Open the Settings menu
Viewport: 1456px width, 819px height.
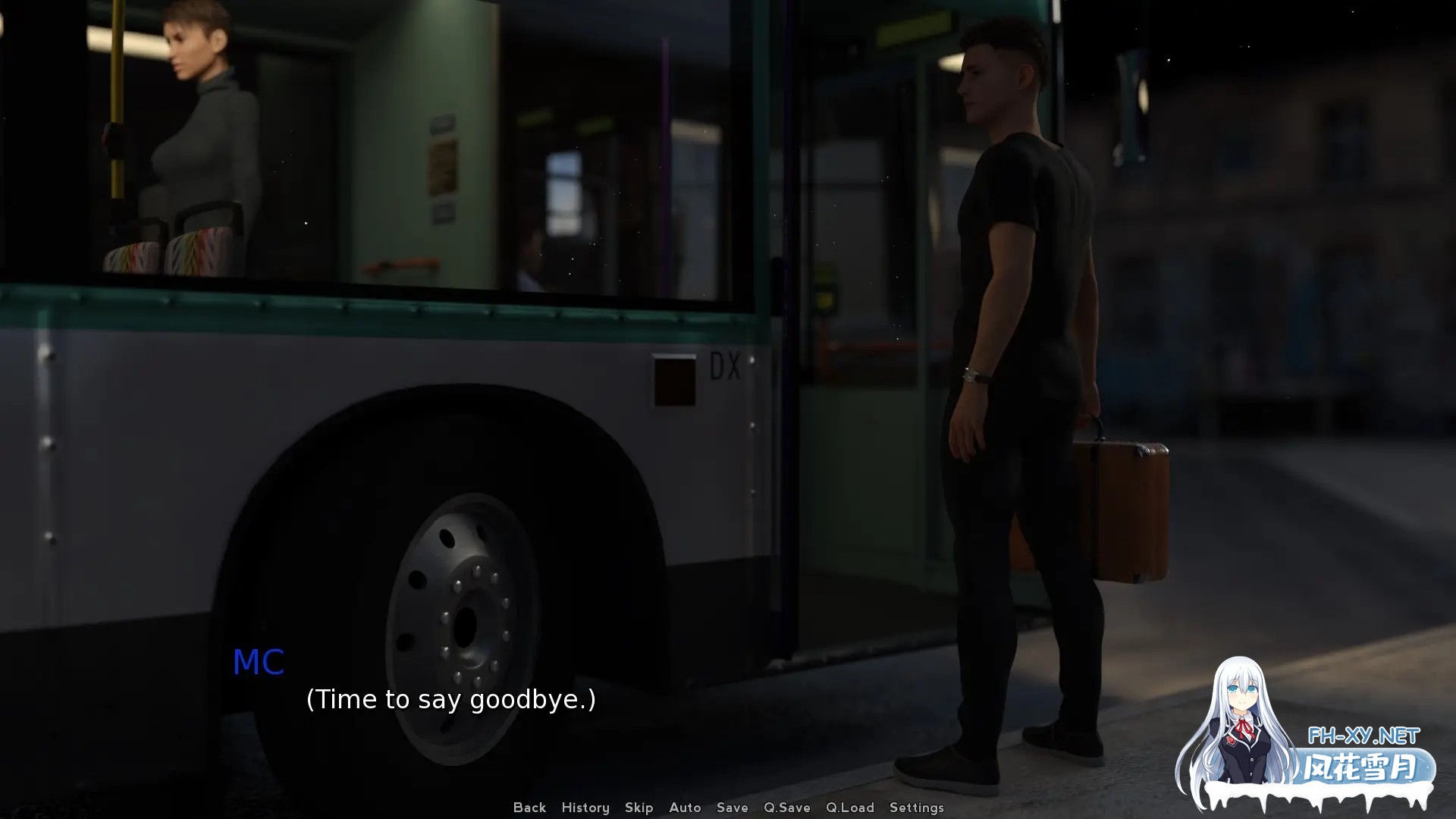pyautogui.click(x=917, y=808)
